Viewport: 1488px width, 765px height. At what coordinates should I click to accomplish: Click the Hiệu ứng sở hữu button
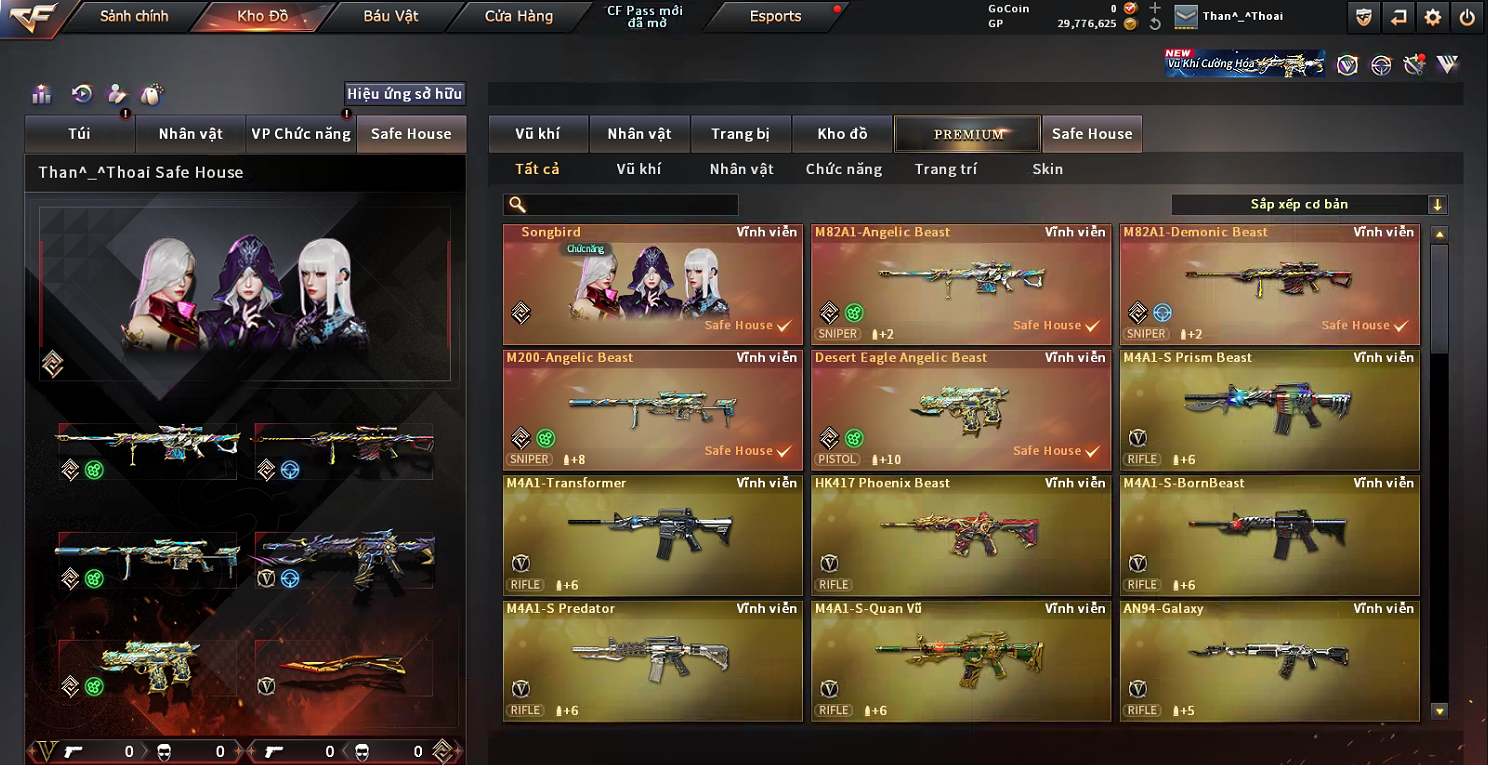pos(404,94)
